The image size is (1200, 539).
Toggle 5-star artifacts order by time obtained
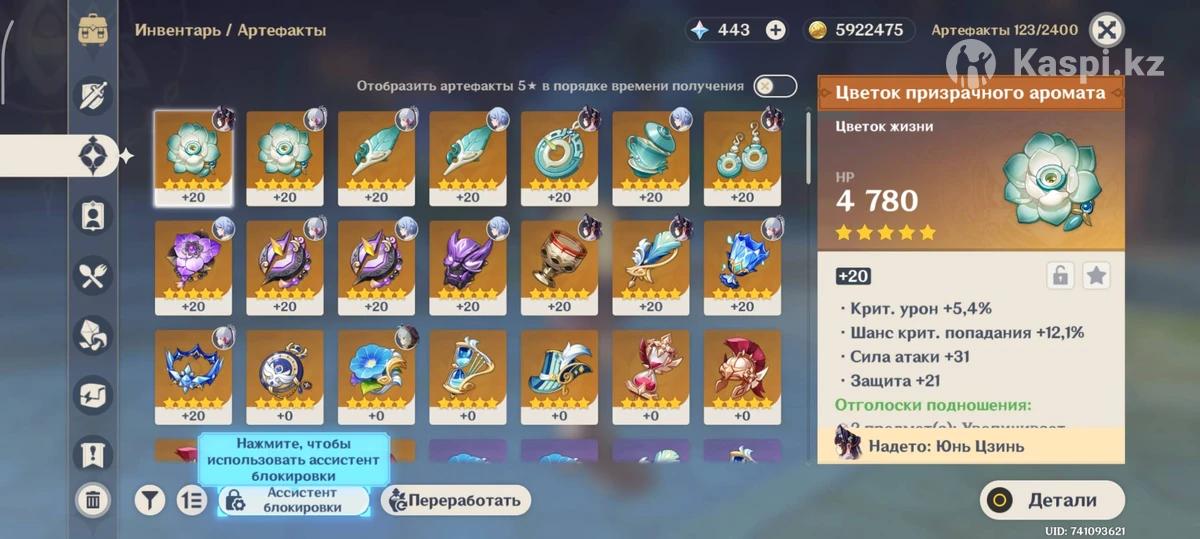[x=775, y=86]
